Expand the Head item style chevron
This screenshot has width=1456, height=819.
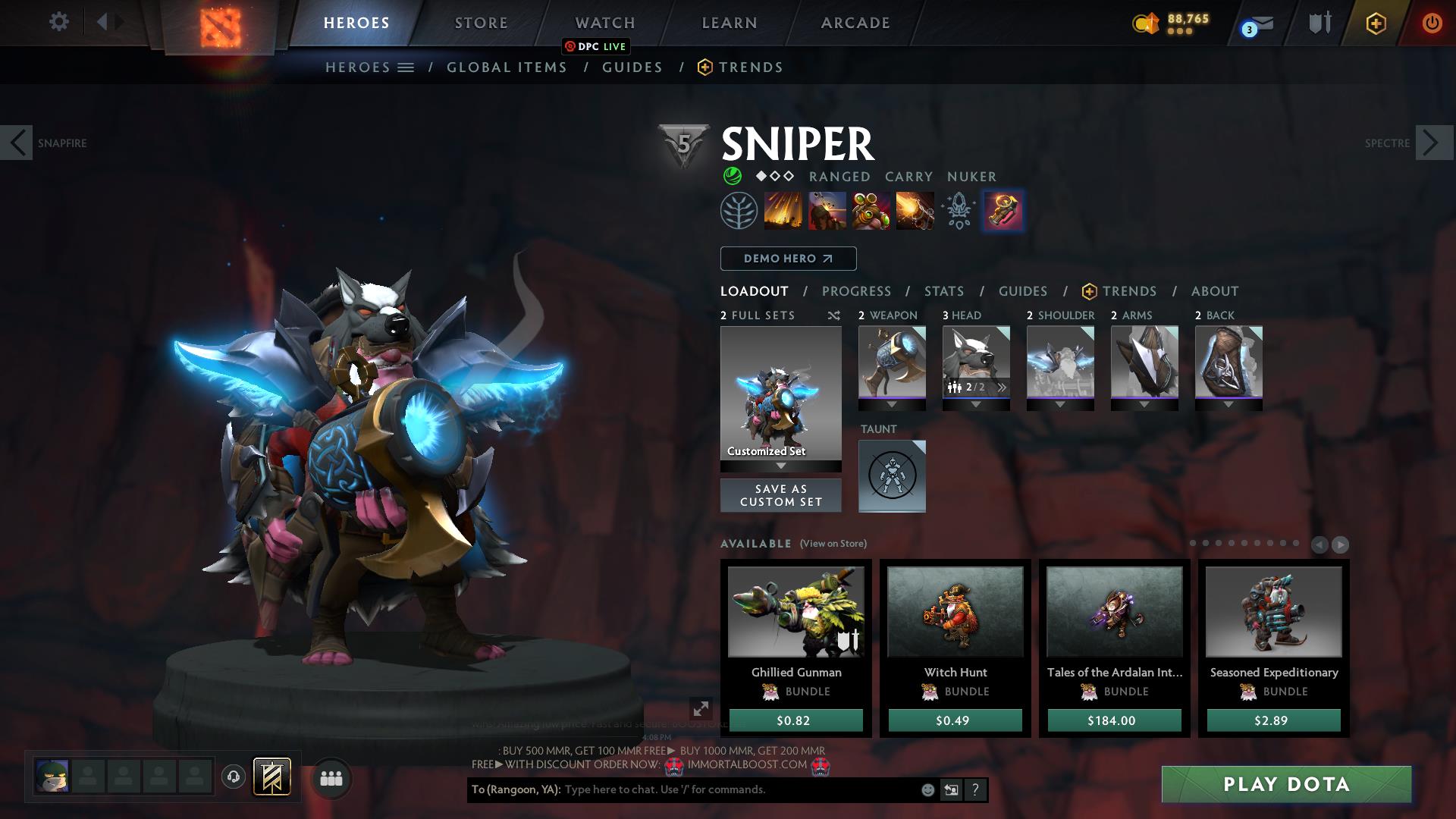(x=1002, y=387)
